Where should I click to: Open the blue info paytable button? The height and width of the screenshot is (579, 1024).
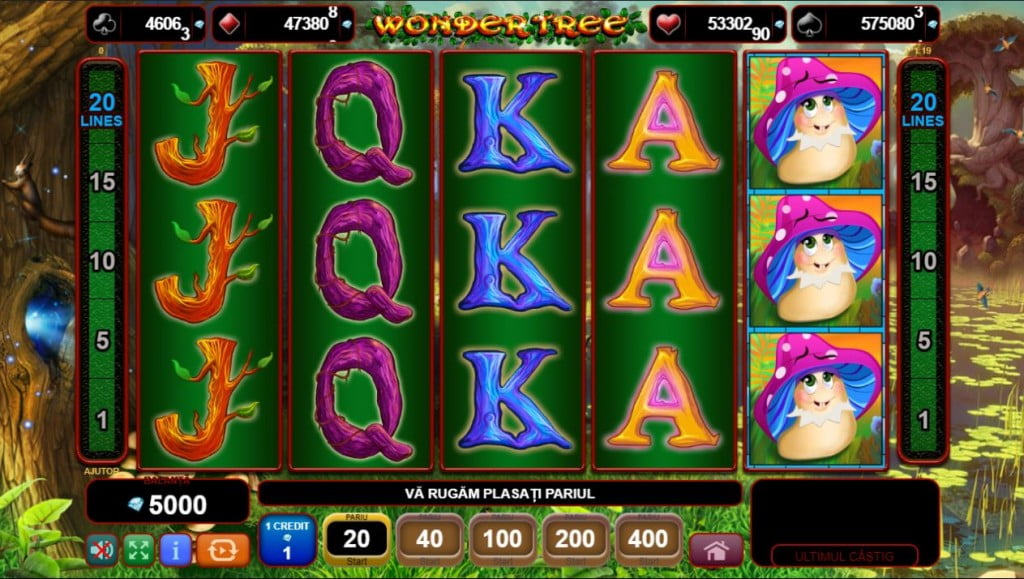[x=175, y=549]
